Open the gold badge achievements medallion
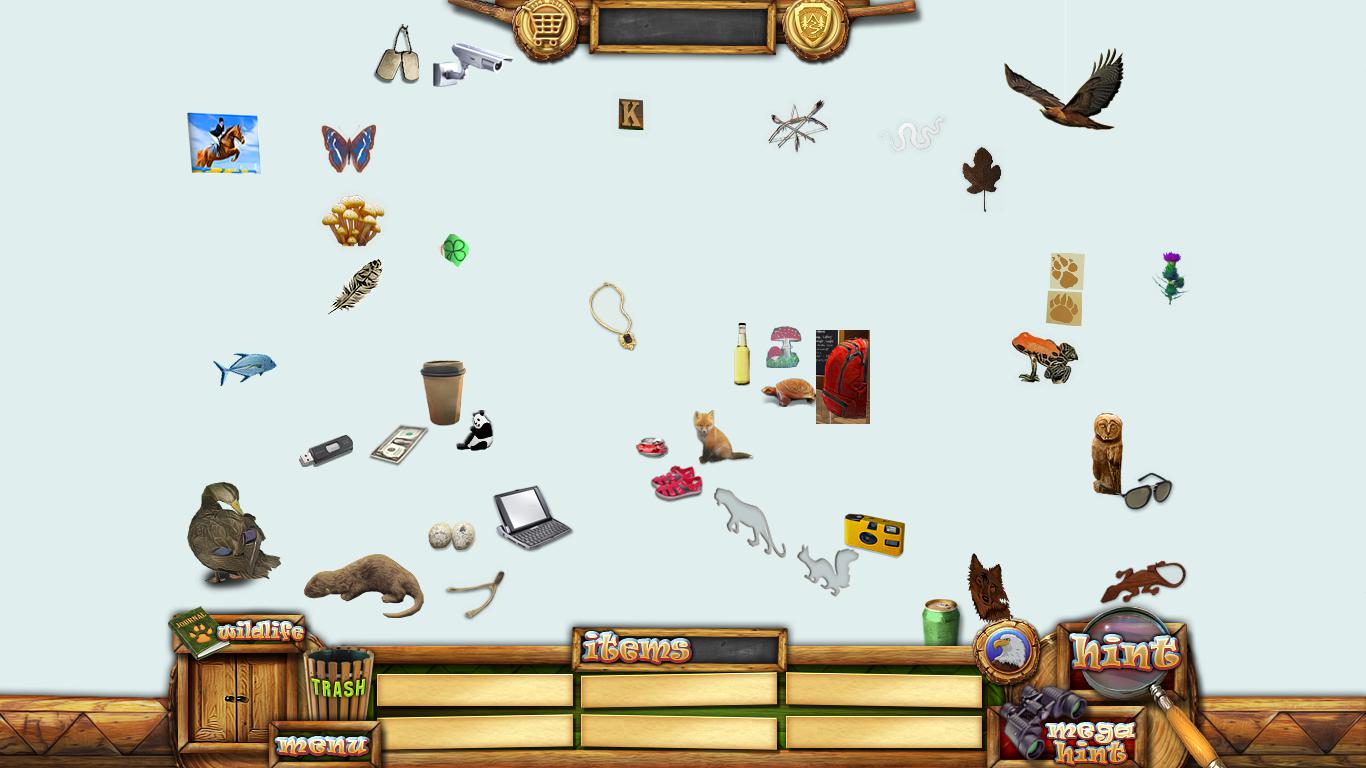The image size is (1366, 768). 815,27
